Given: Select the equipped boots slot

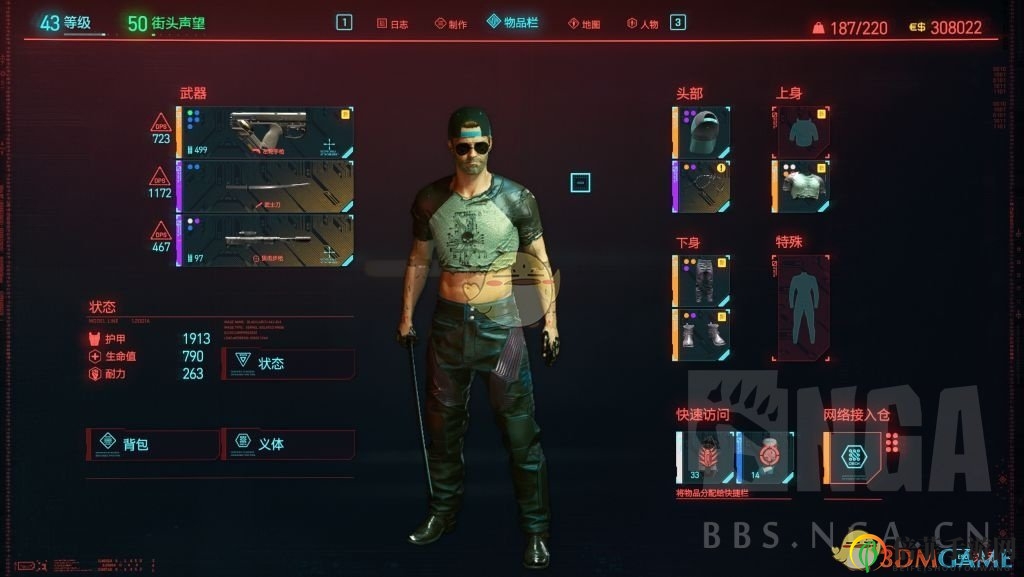Looking at the screenshot, I should click(703, 335).
